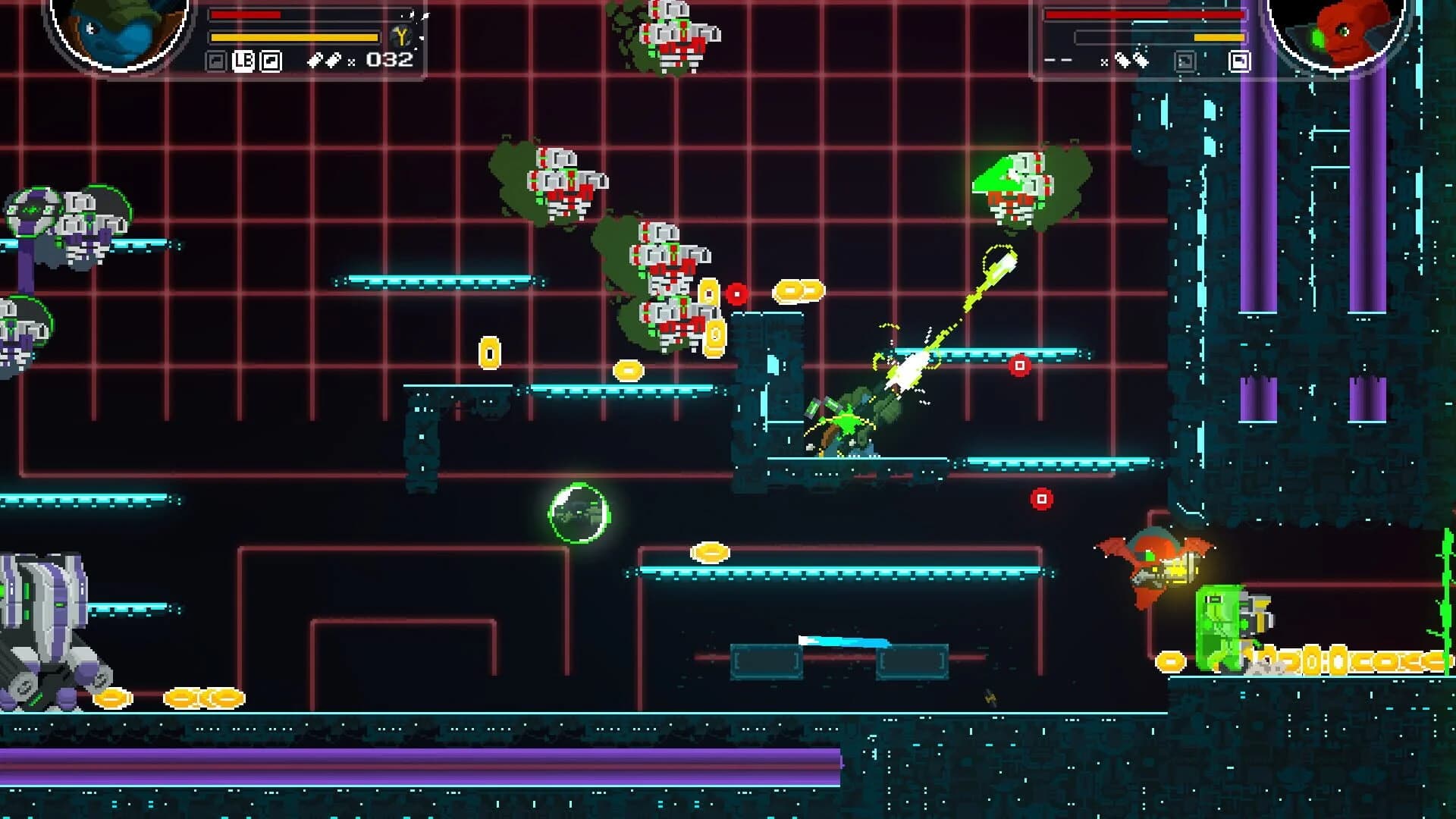This screenshot has height=819, width=1456.
Task: Click the left weapon slot icon beside LB
Action: click(216, 61)
